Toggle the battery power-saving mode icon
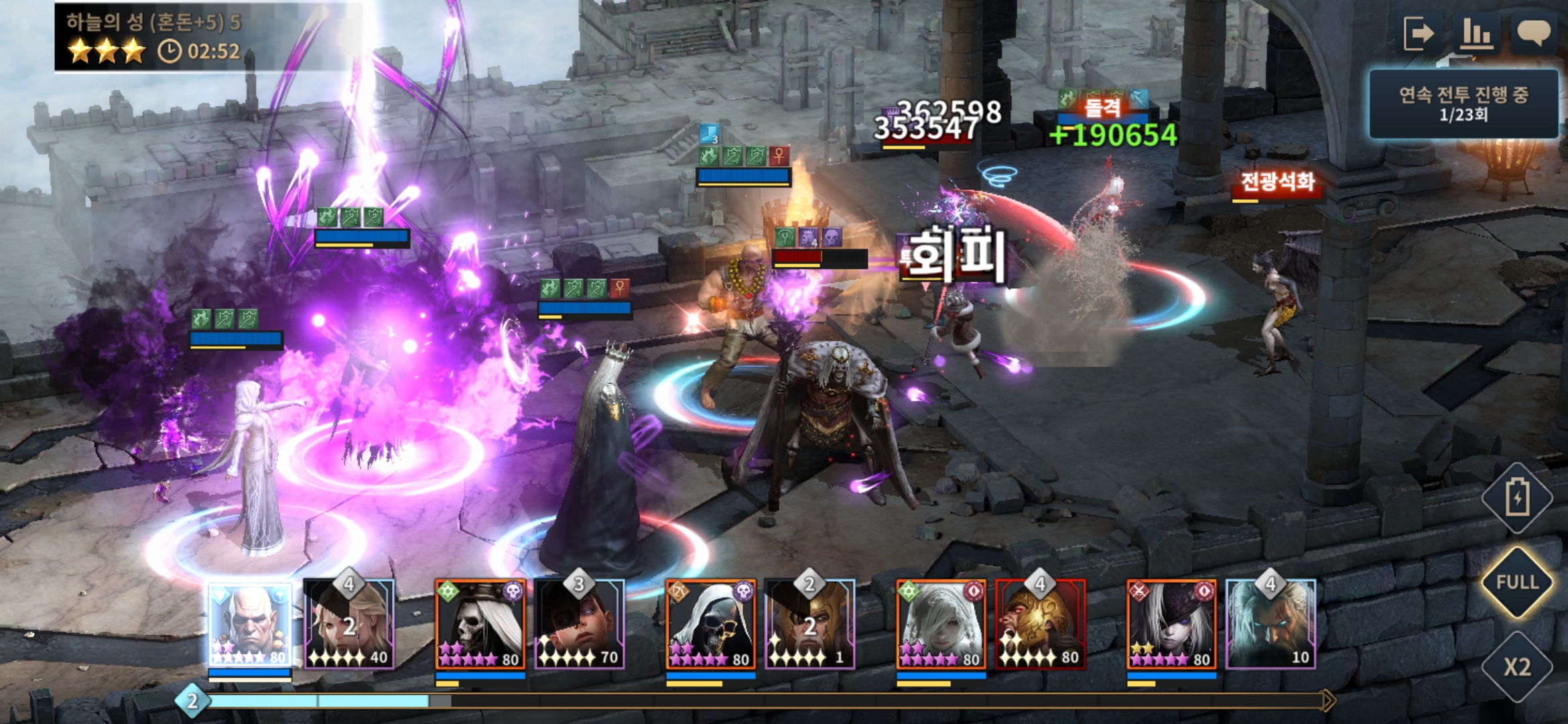Viewport: 1568px width, 724px height. coord(1517,497)
